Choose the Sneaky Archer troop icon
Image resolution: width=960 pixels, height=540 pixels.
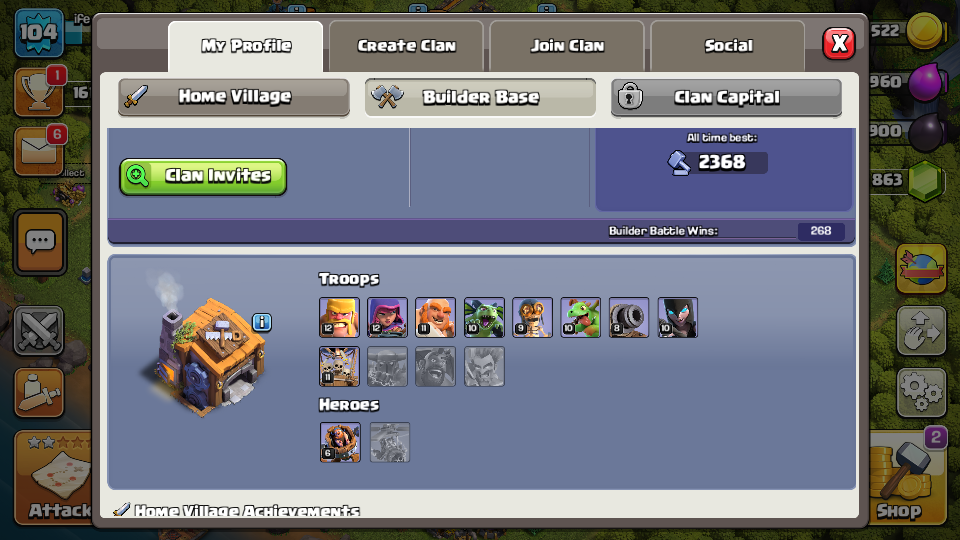387,317
